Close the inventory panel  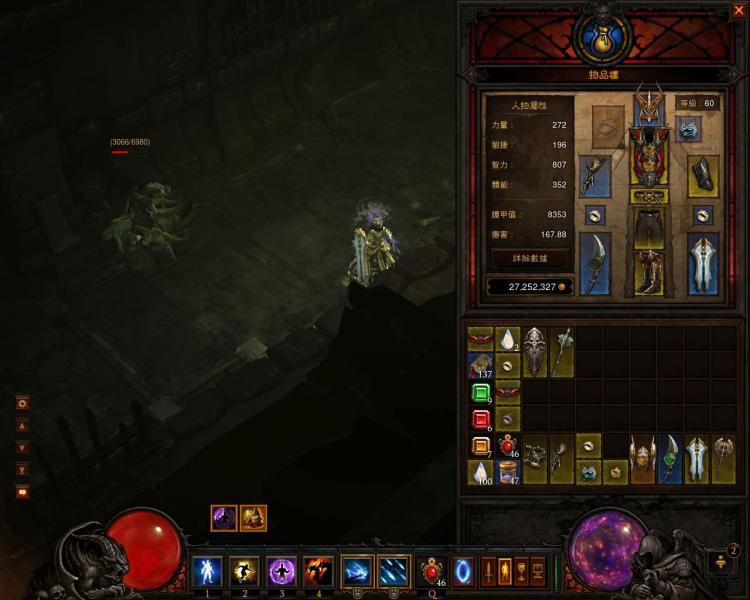click(x=738, y=11)
